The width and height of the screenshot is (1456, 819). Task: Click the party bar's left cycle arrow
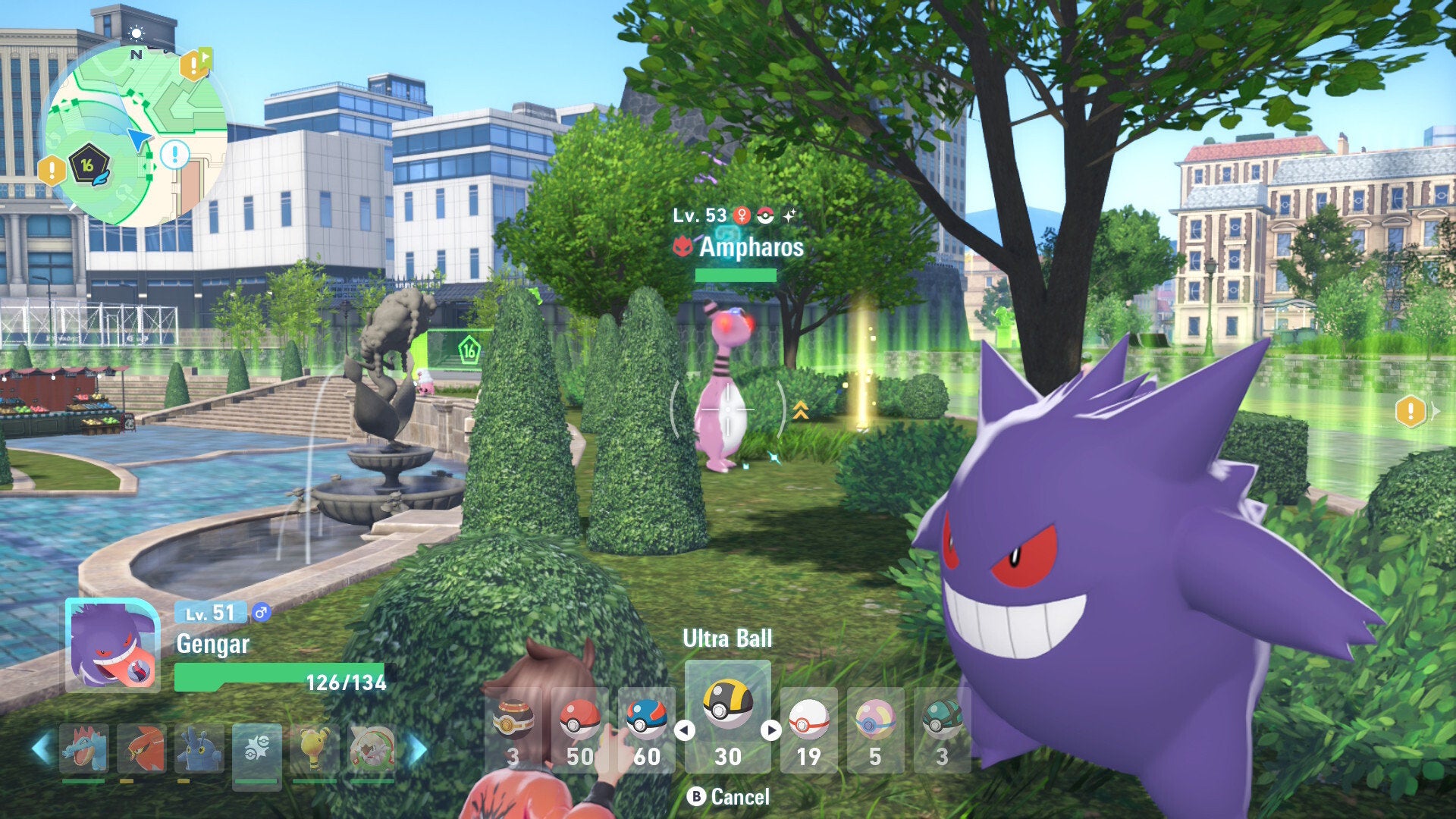pos(42,749)
